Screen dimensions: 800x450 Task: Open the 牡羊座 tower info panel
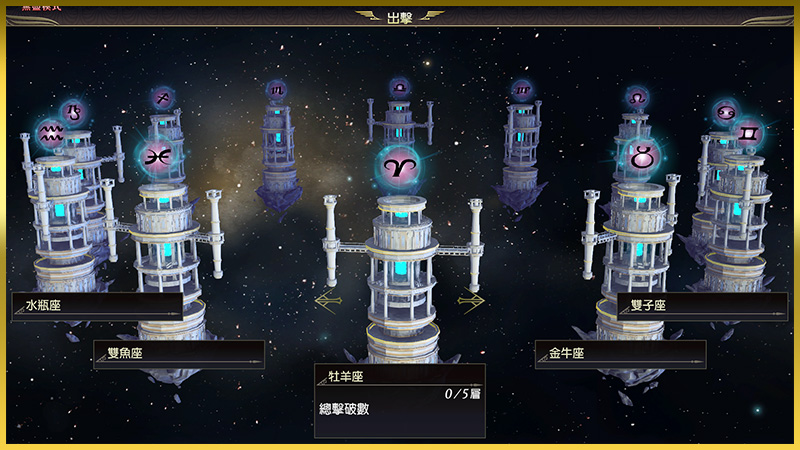point(400,400)
